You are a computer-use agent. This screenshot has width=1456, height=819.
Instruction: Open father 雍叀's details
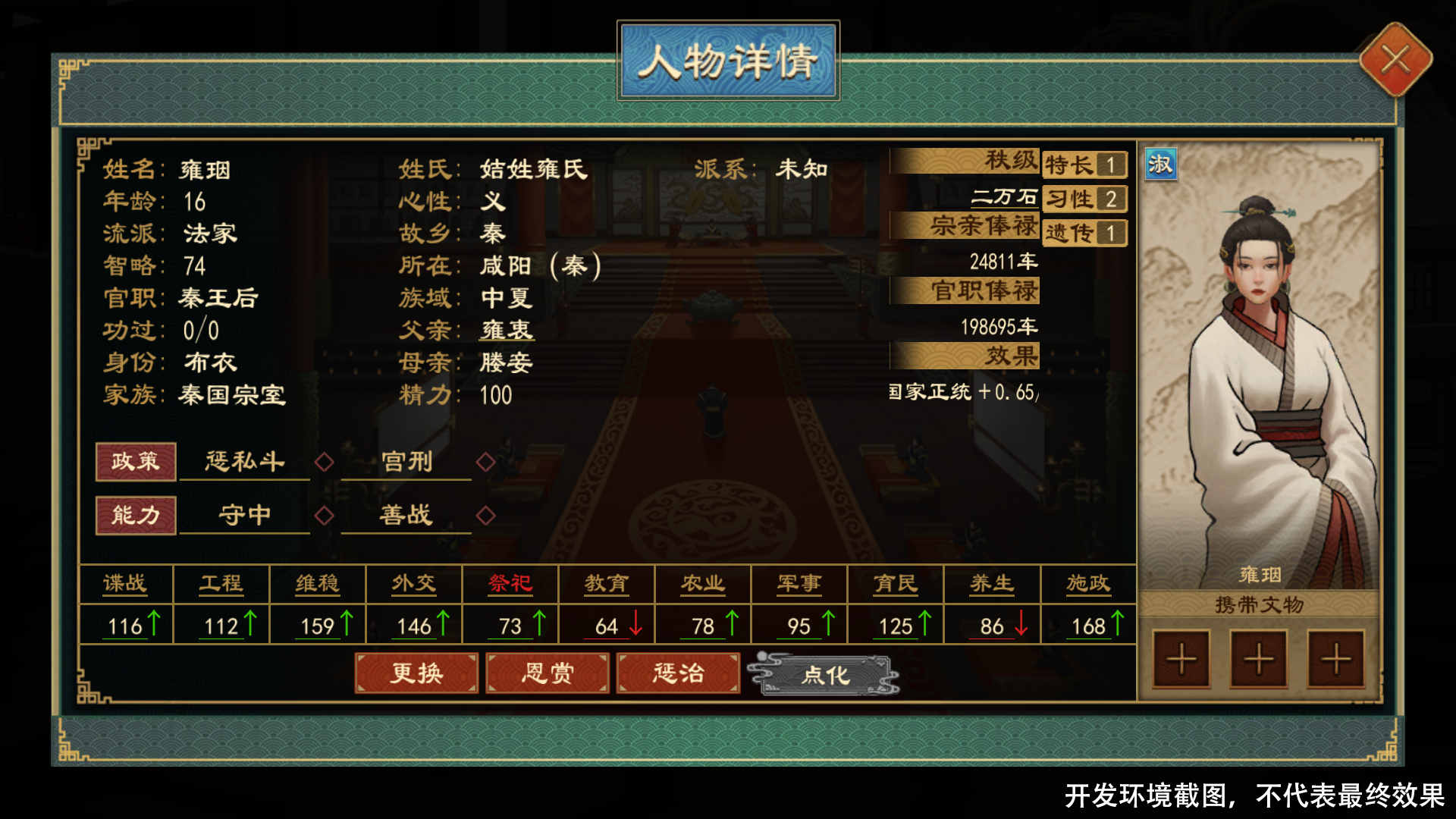point(507,330)
